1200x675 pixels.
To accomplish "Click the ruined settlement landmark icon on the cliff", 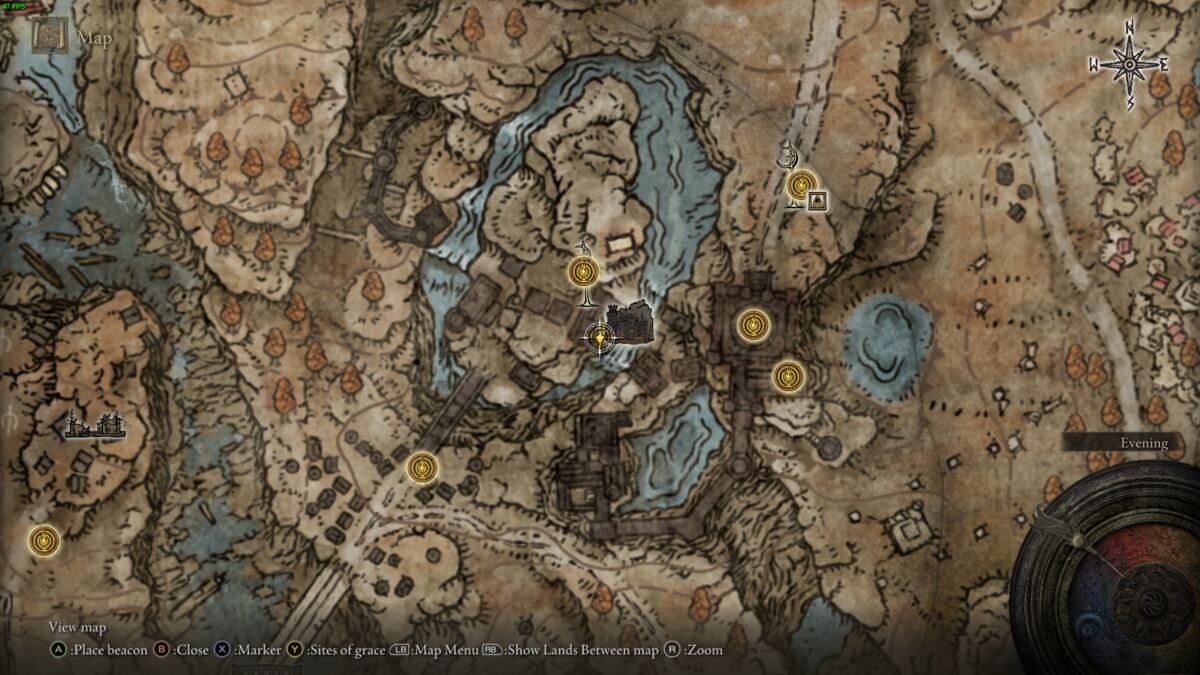I will (x=95, y=425).
